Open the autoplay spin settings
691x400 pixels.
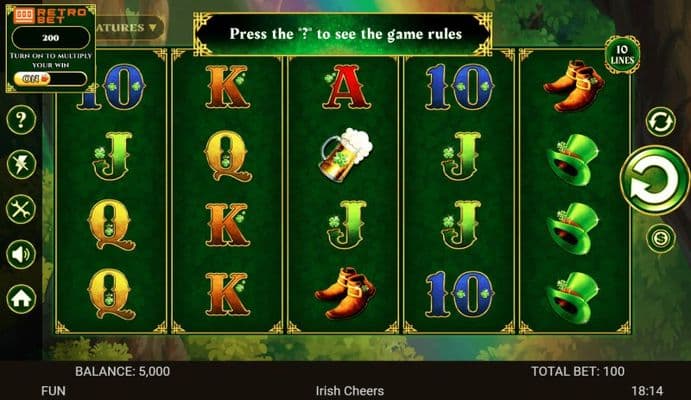coord(658,122)
